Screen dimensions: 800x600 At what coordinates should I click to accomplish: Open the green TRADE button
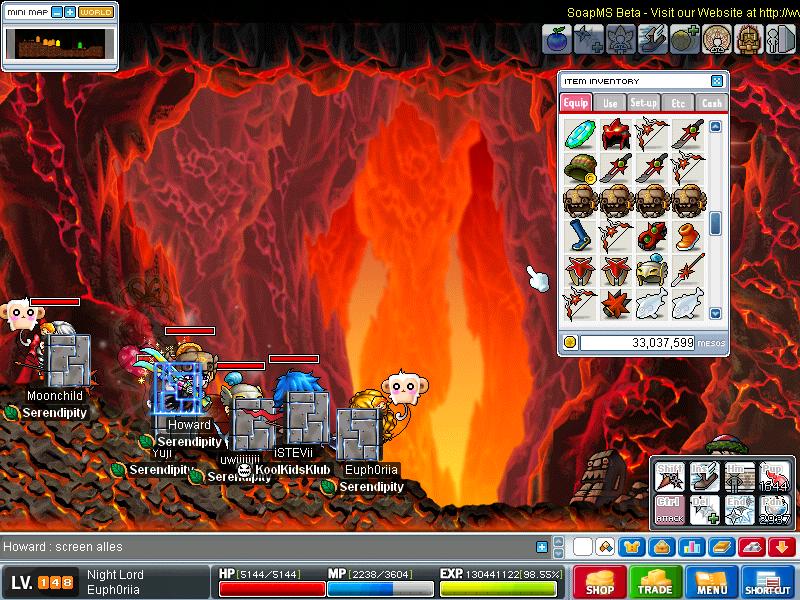(x=656, y=582)
